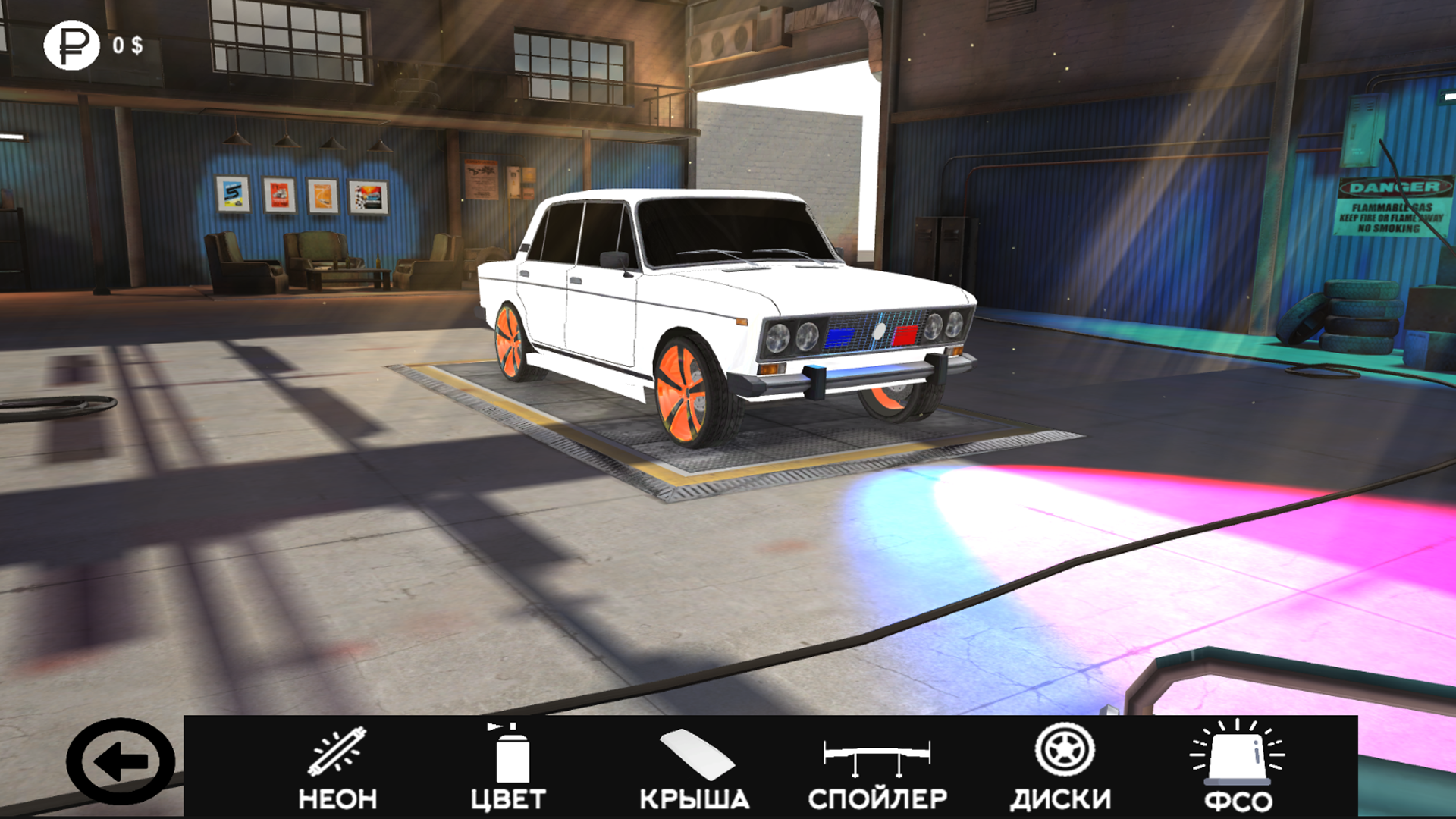Click the back arrow icon
The image size is (1456, 819).
(x=121, y=759)
